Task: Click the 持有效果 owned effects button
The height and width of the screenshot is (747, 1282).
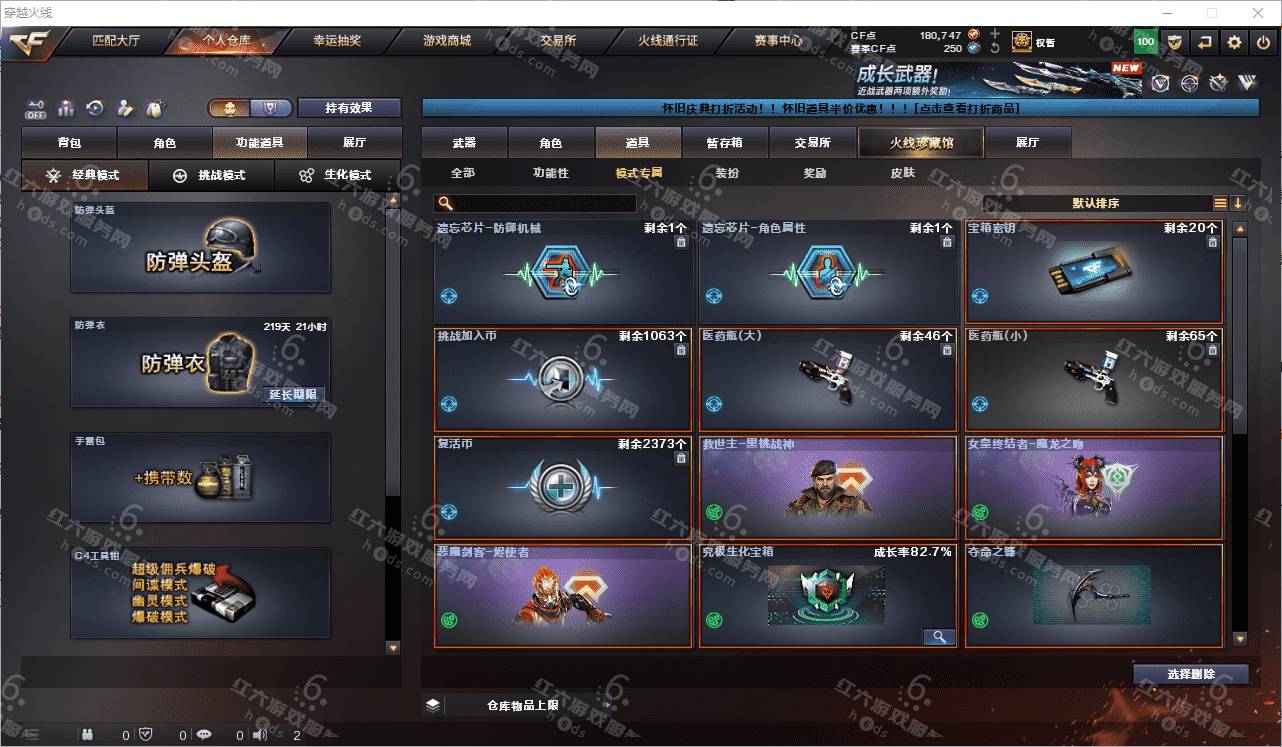Action: coord(348,108)
